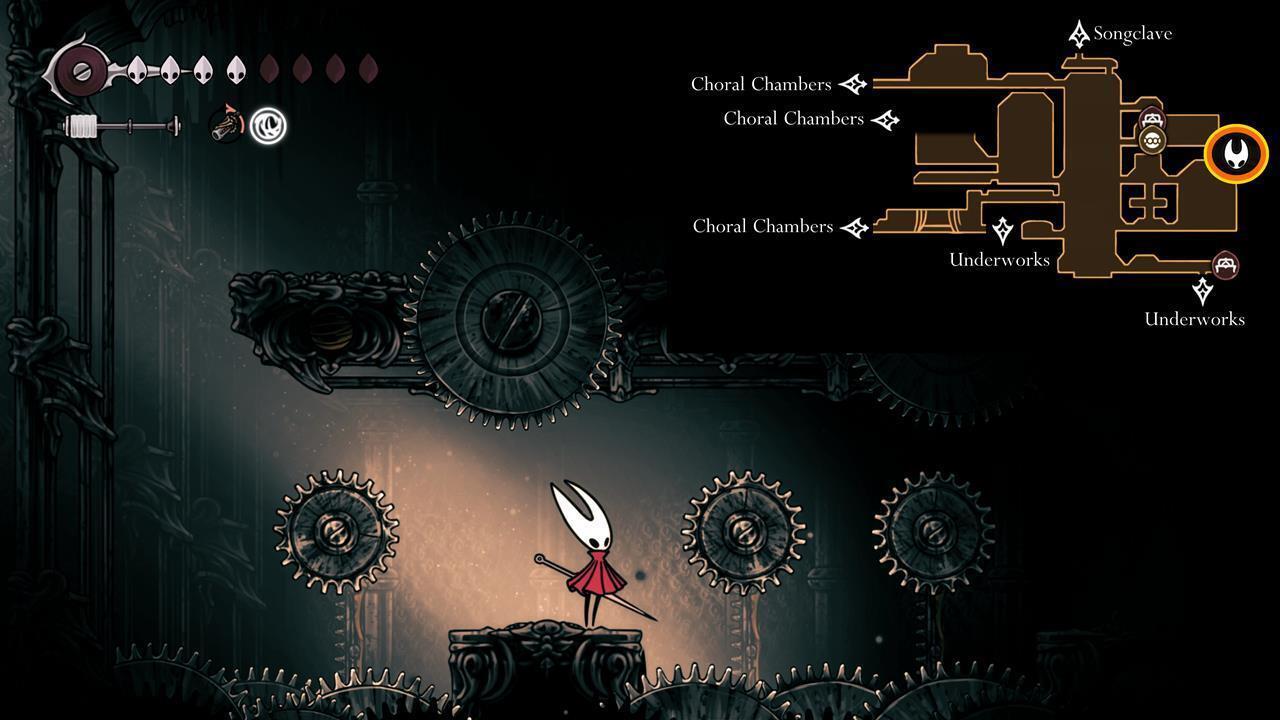
Task: Click the Songclave exit arrow on the map
Action: (x=1079, y=31)
